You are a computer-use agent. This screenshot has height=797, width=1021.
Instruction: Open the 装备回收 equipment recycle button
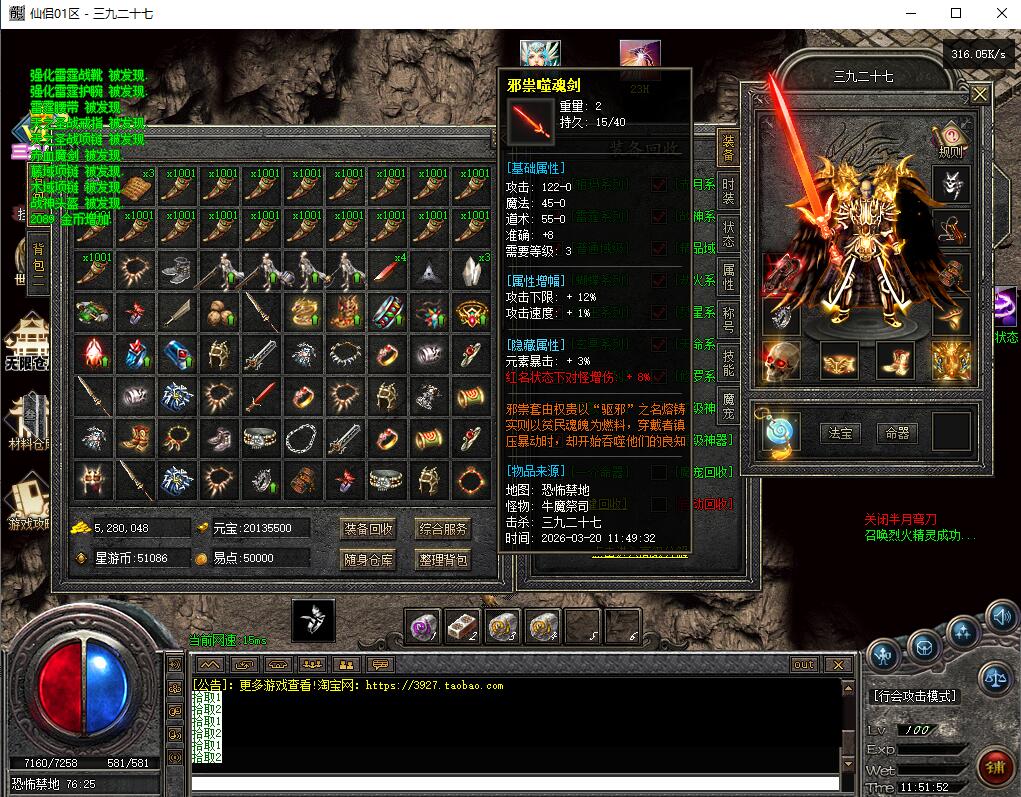(369, 528)
